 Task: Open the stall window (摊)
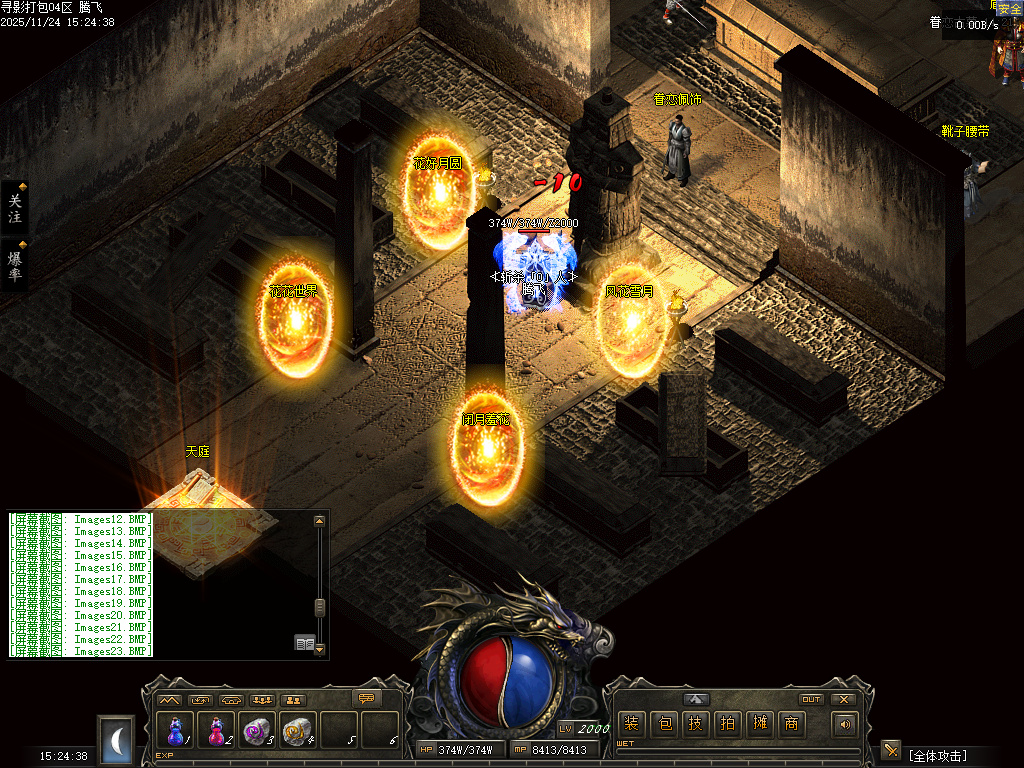pos(760,724)
